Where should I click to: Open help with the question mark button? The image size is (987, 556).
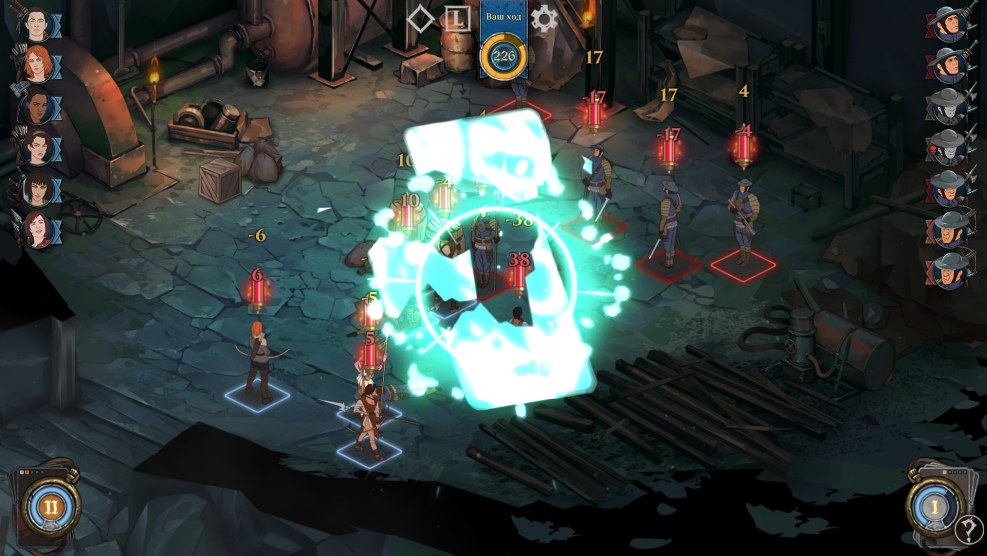pyautogui.click(x=967, y=530)
